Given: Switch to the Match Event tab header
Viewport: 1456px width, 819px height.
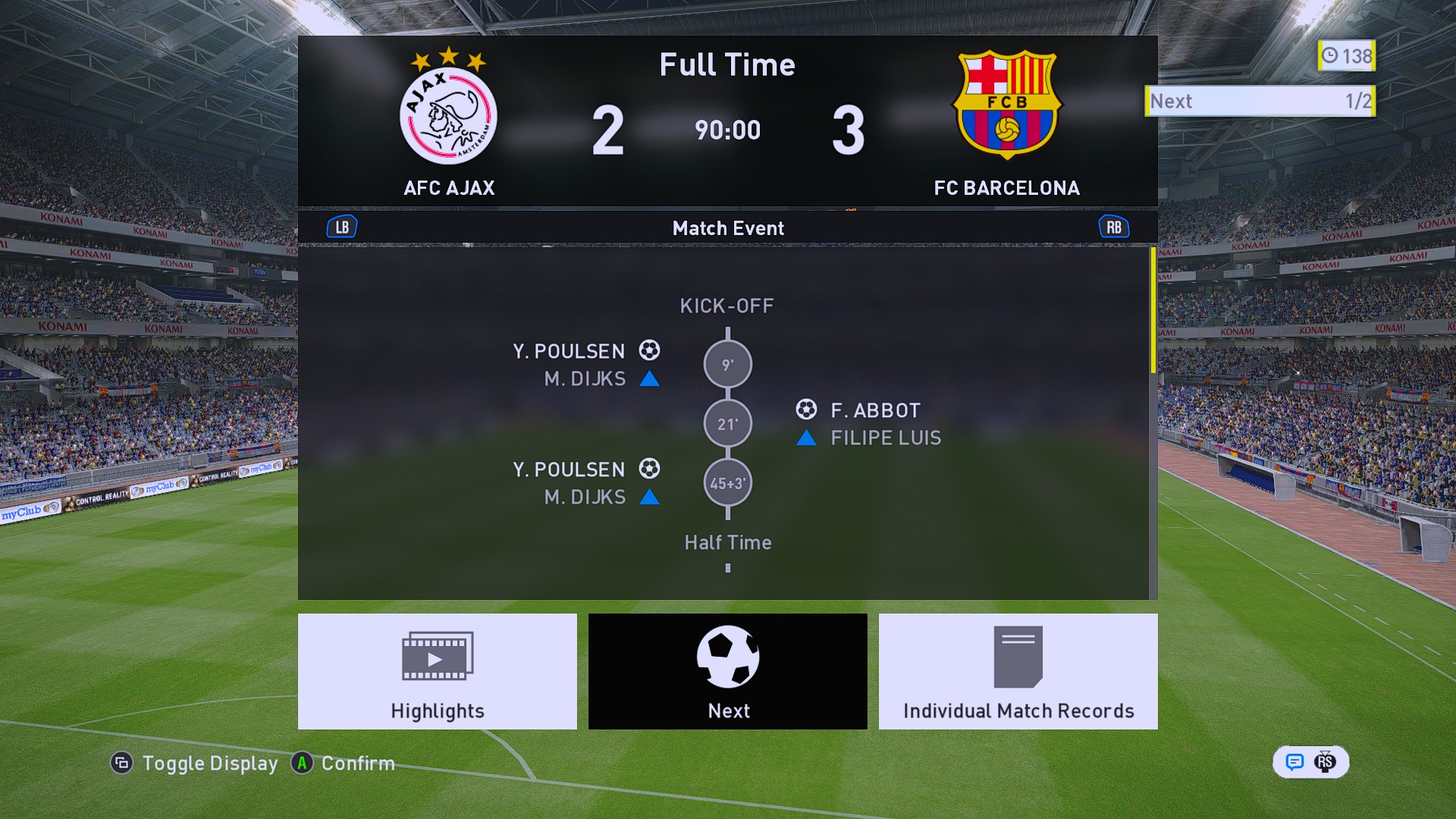Looking at the screenshot, I should click(727, 228).
